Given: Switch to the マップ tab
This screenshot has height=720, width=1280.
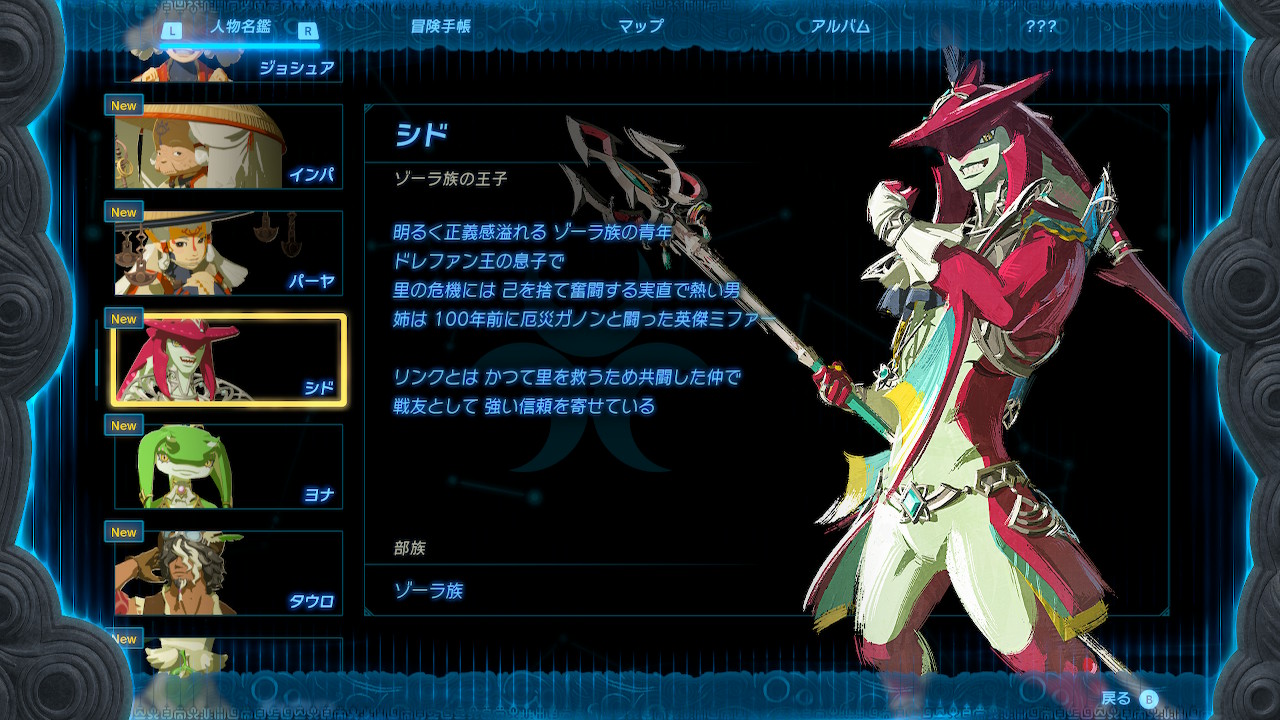Looking at the screenshot, I should click(641, 27).
